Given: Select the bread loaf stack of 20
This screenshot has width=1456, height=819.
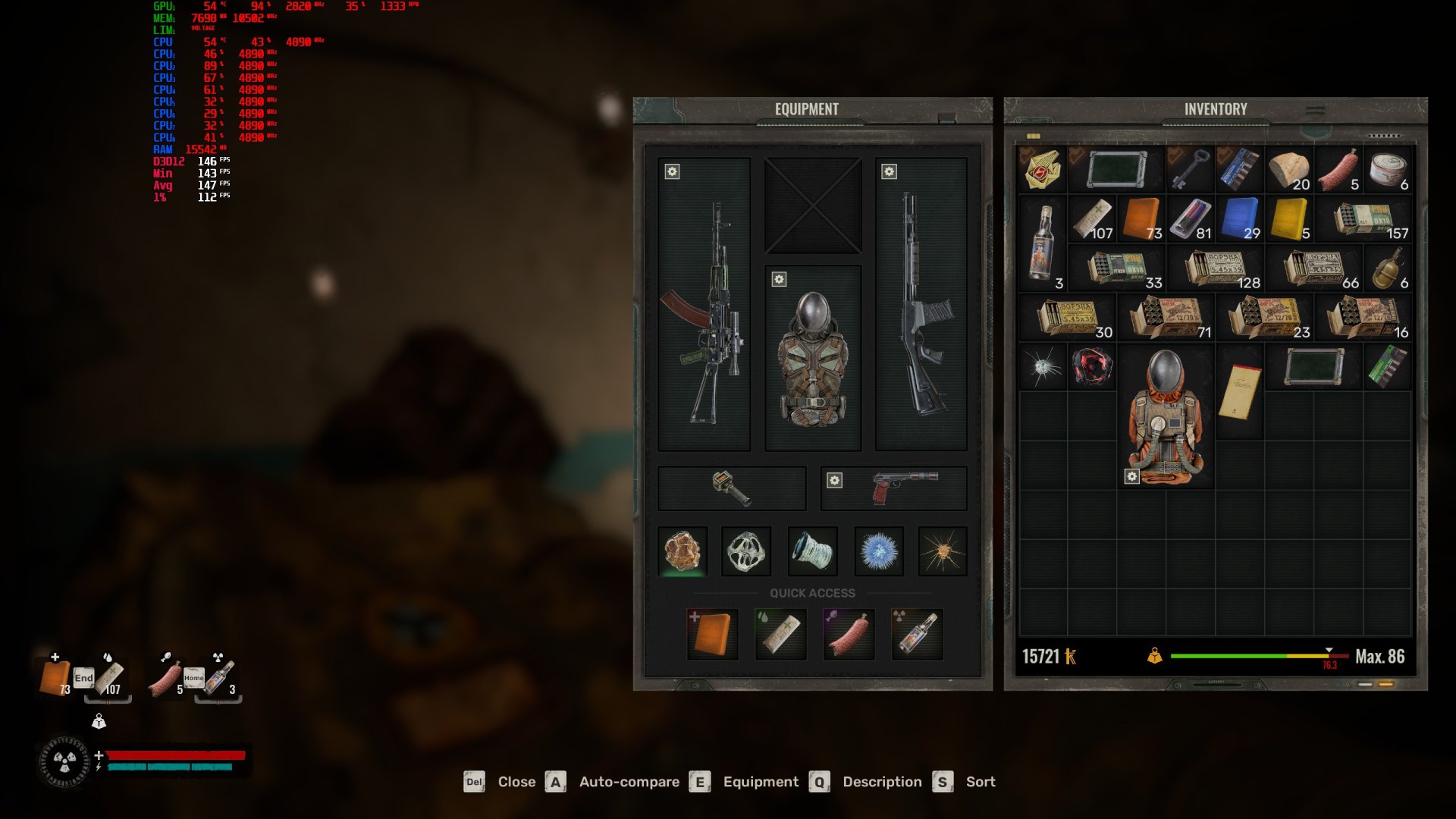Looking at the screenshot, I should pyautogui.click(x=1289, y=169).
